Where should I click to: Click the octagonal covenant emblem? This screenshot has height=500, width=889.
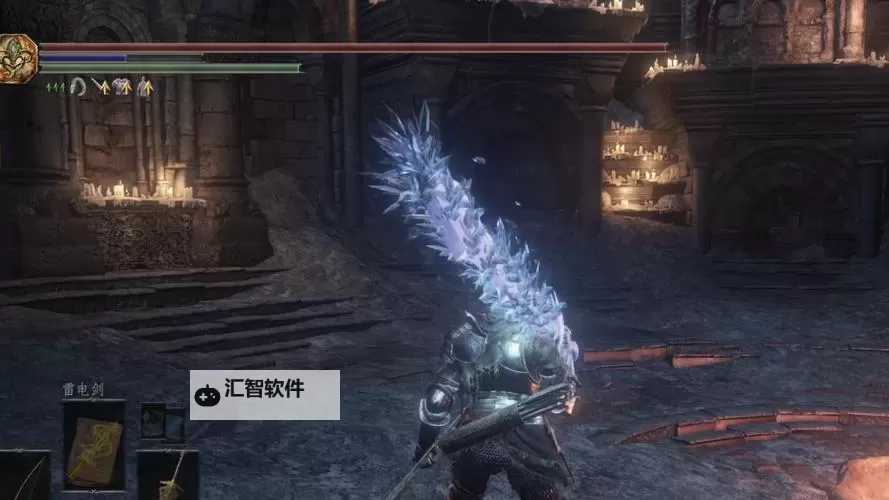[x=17, y=59]
